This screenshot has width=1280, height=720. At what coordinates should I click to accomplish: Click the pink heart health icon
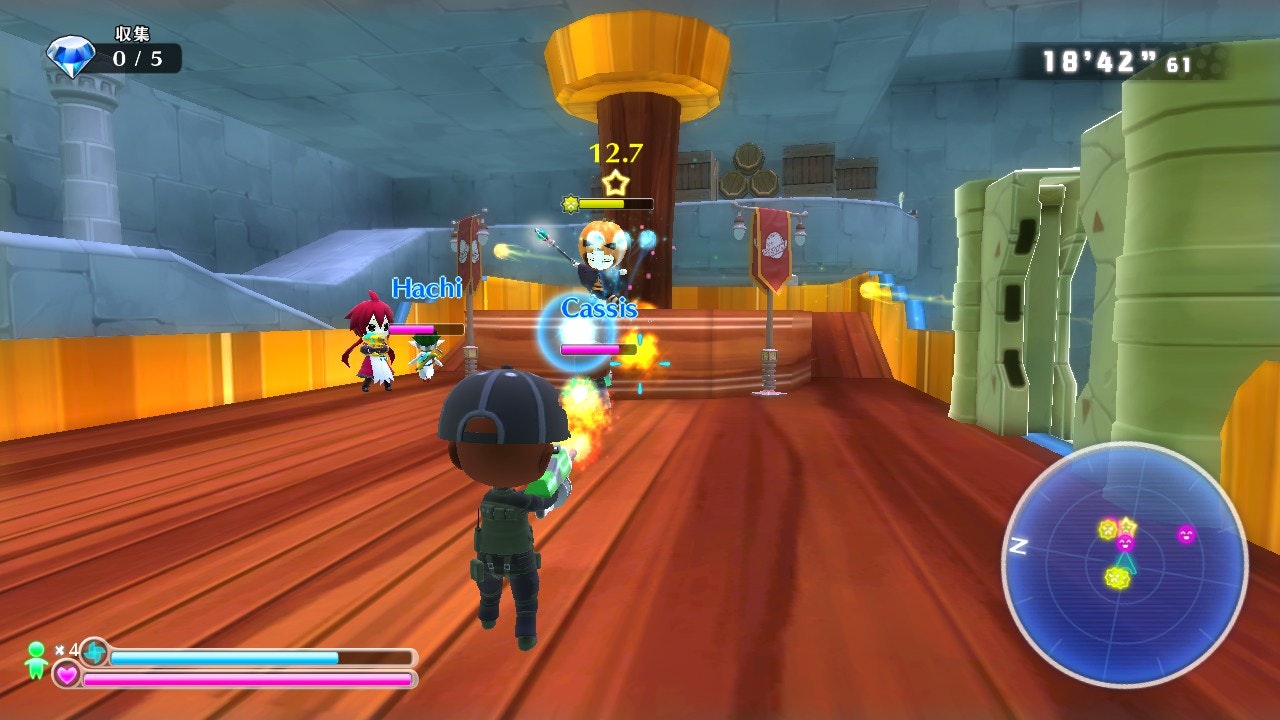(x=66, y=677)
